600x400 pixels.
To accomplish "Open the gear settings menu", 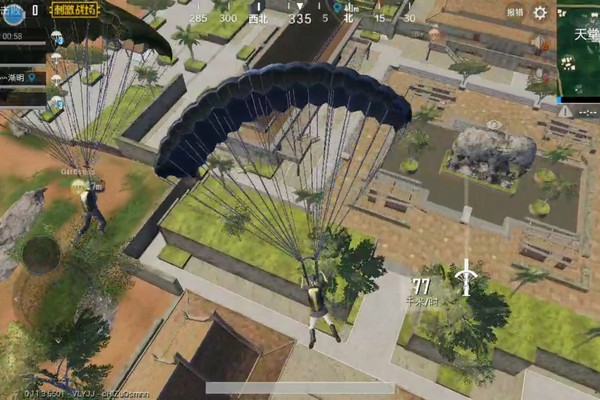I will [540, 13].
